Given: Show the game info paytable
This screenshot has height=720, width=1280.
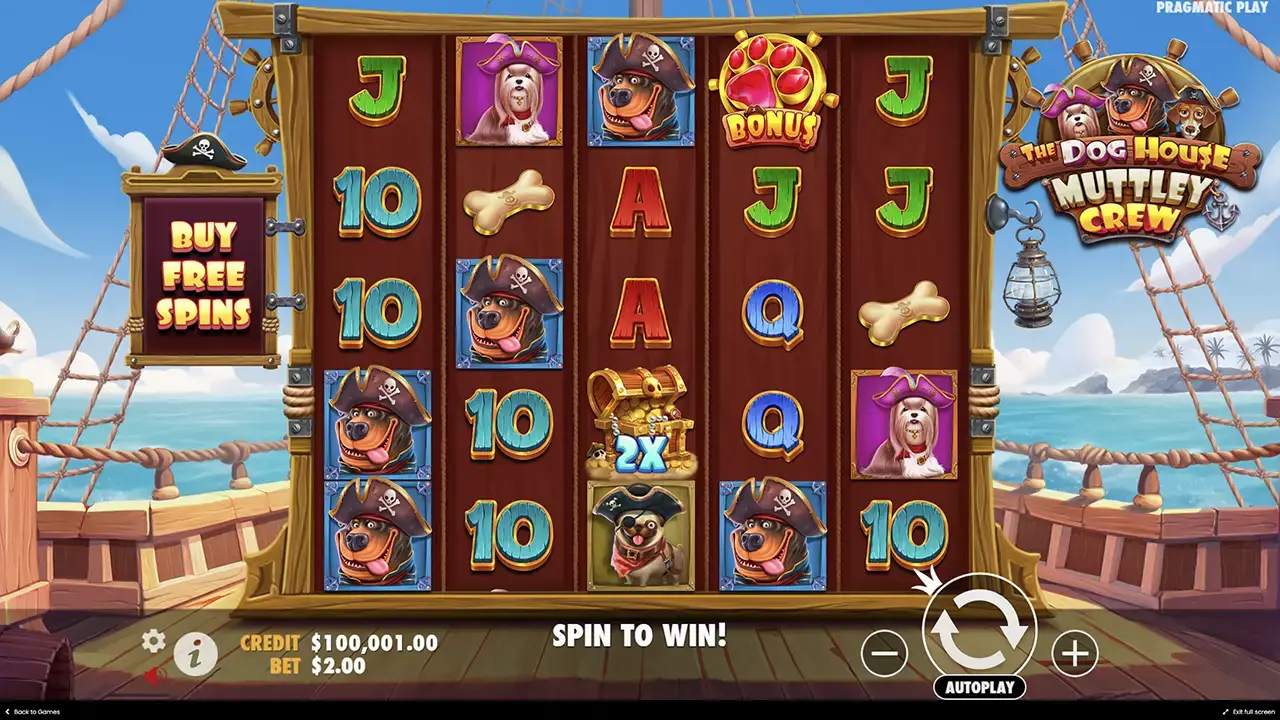Looking at the screenshot, I should pyautogui.click(x=196, y=655).
